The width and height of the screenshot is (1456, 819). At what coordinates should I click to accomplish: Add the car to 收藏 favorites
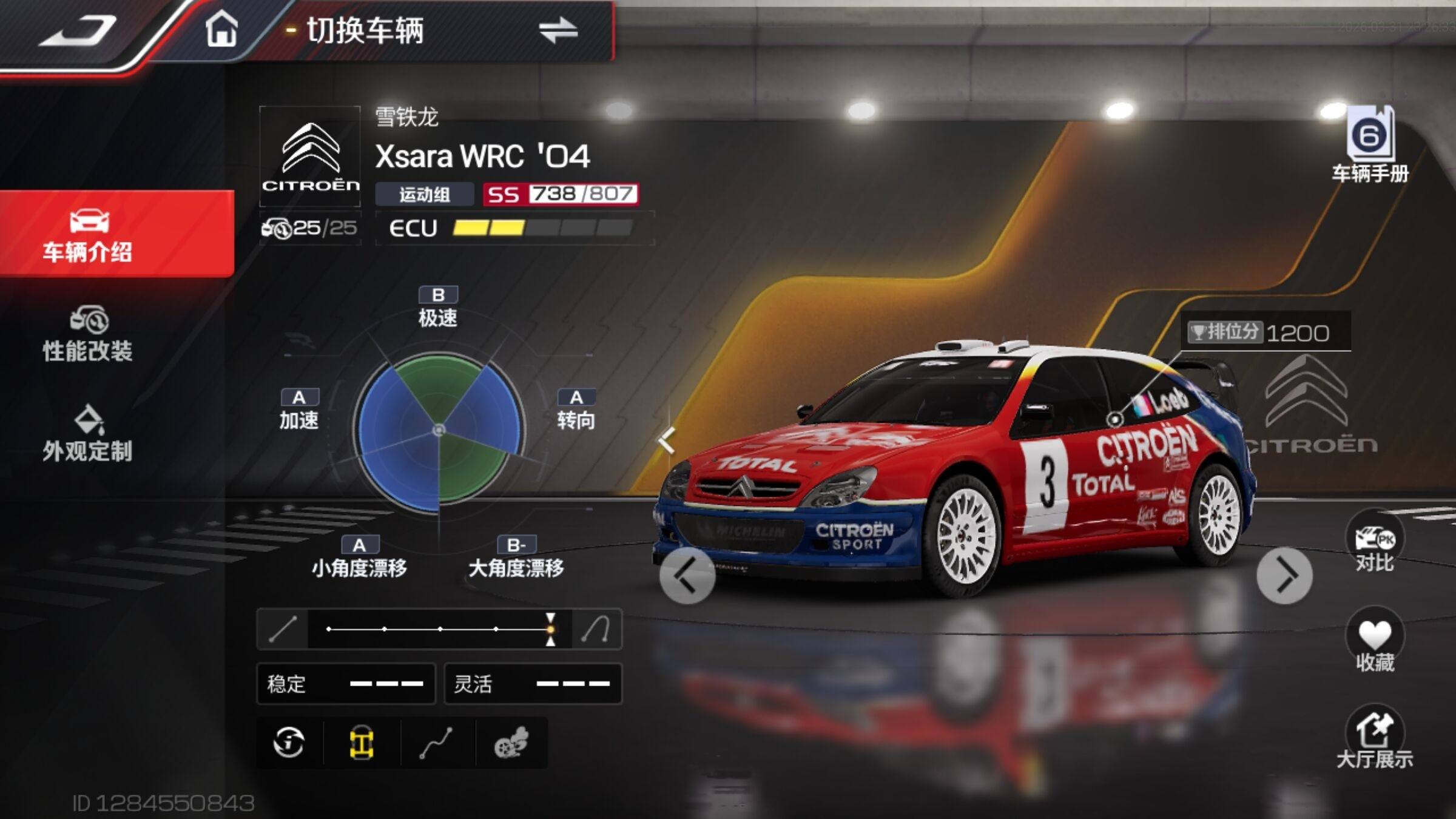[1374, 642]
